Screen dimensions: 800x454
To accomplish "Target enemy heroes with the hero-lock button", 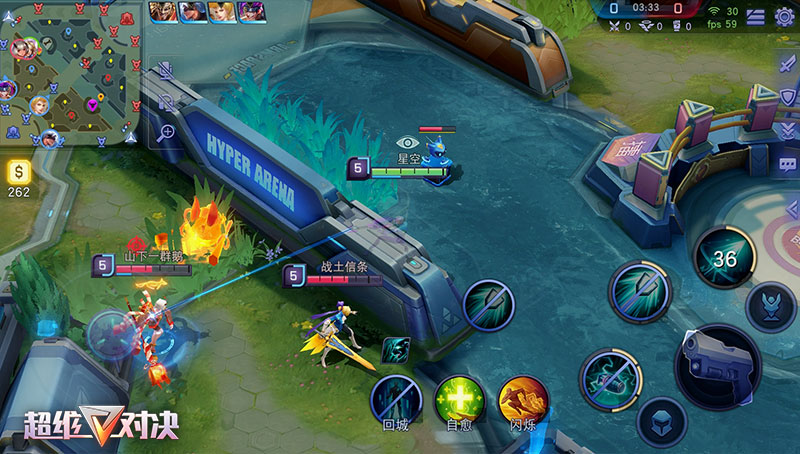I will (770, 306).
